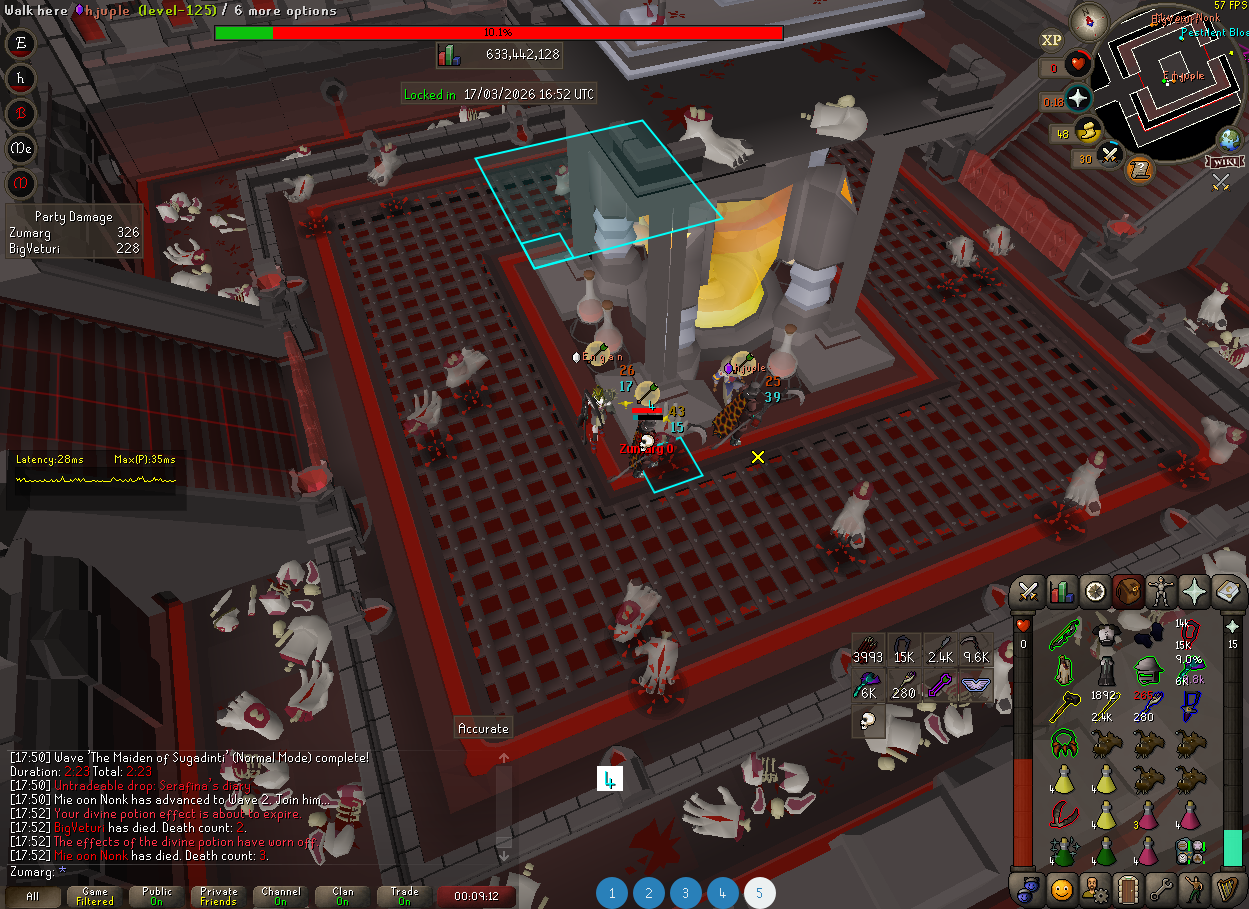Toggle the XP drops button

(x=1051, y=40)
